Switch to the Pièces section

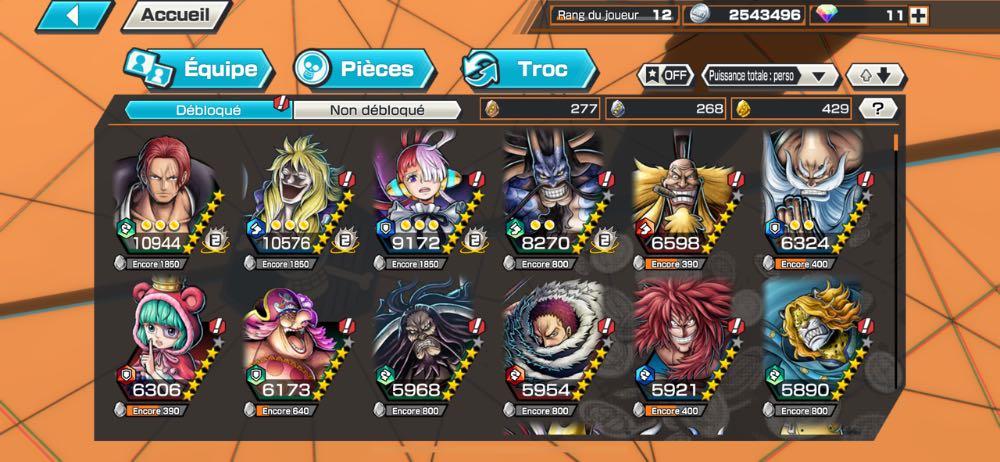pyautogui.click(x=365, y=69)
